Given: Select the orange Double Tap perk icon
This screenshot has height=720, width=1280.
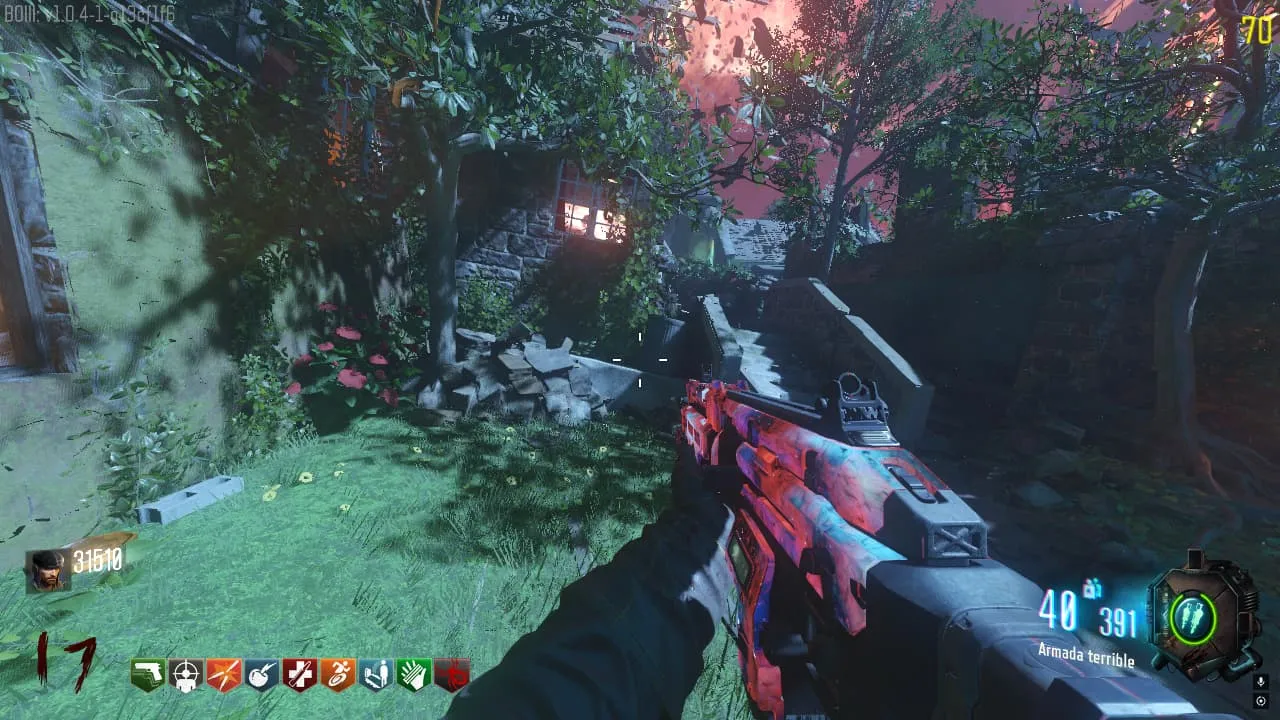Looking at the screenshot, I should 224,675.
